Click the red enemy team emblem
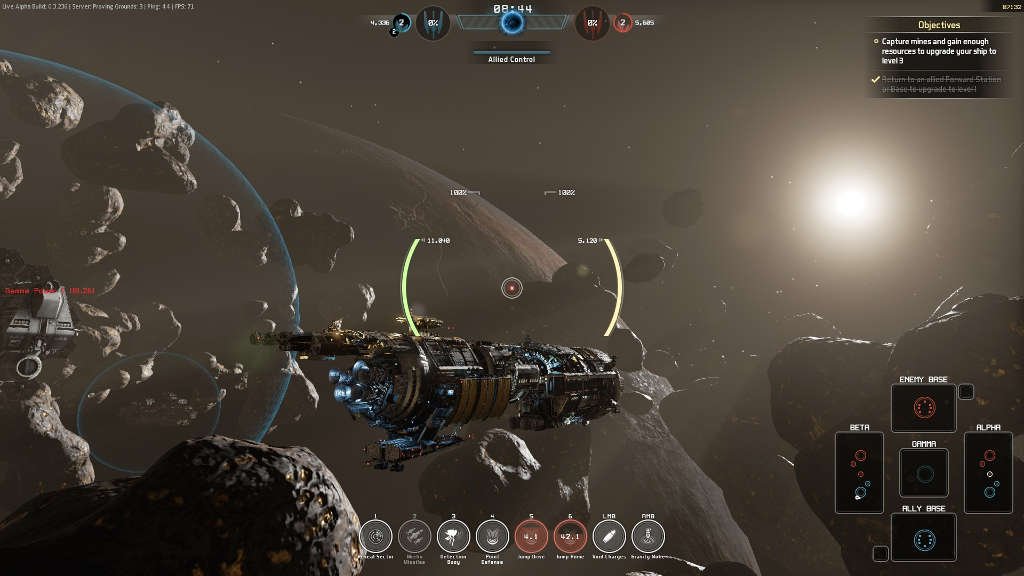 (593, 22)
